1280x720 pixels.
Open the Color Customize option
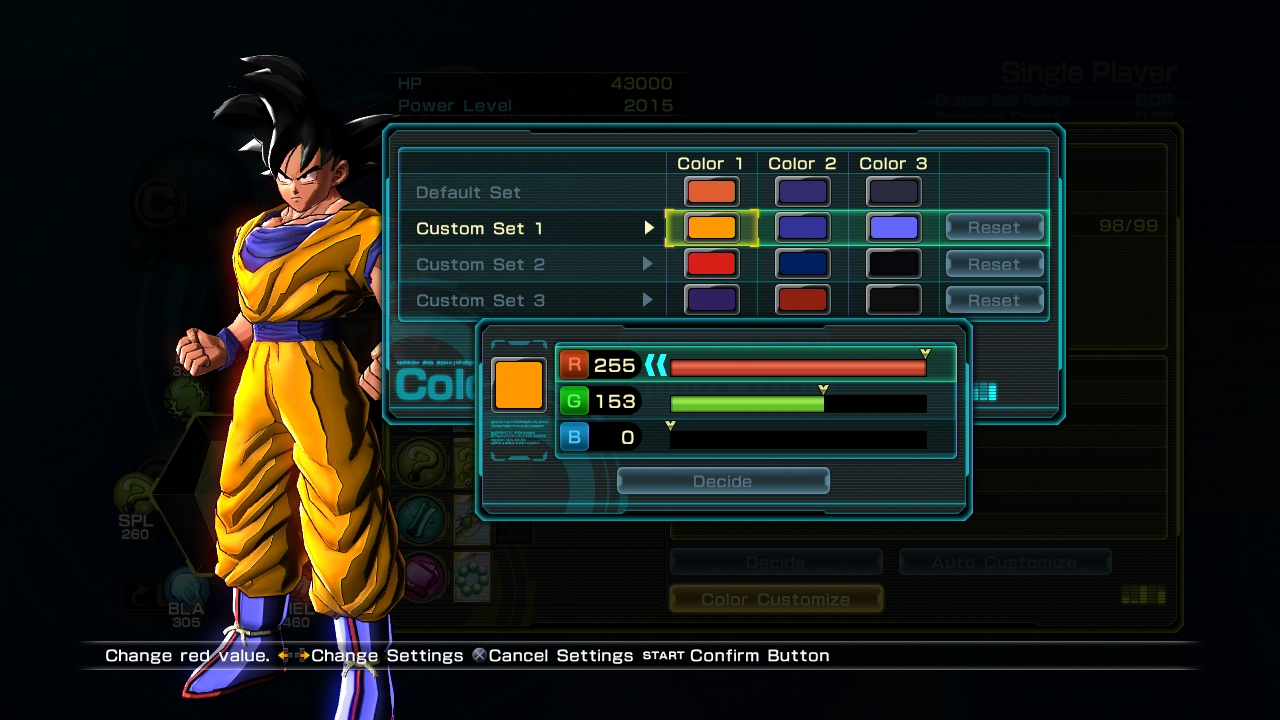776,599
